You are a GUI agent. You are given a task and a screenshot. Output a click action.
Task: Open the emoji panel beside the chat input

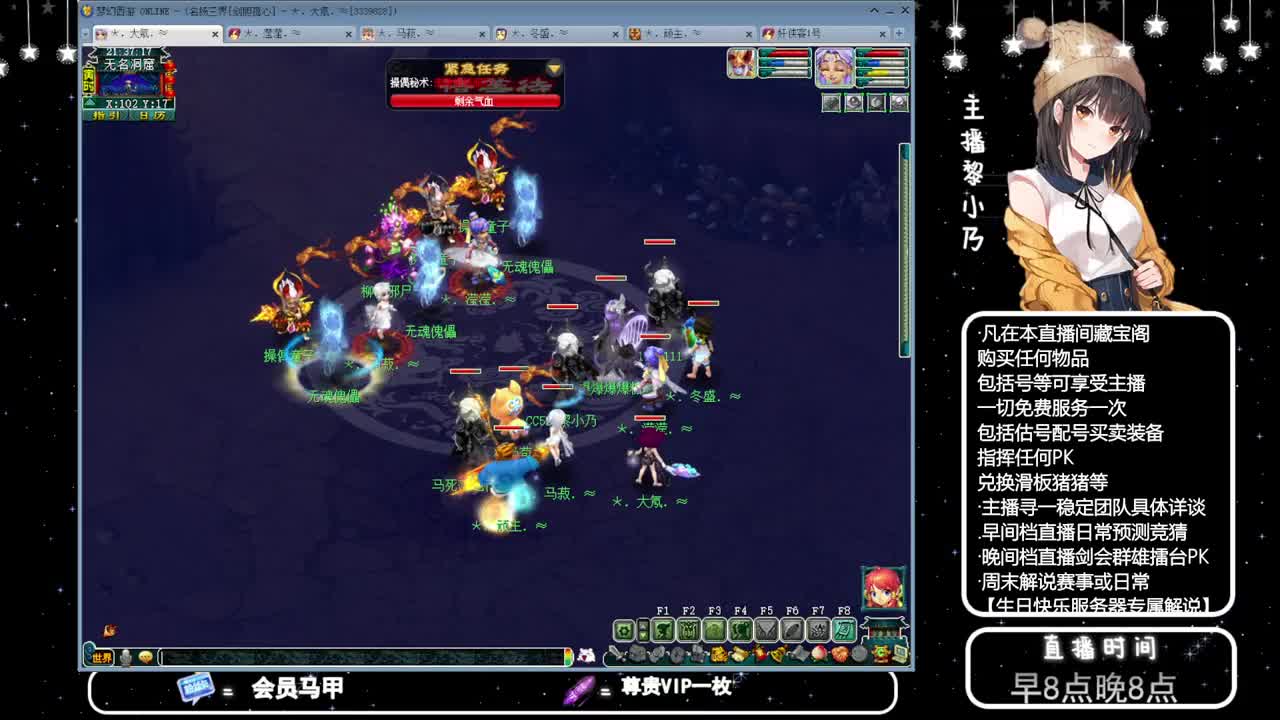pyautogui.click(x=146, y=658)
